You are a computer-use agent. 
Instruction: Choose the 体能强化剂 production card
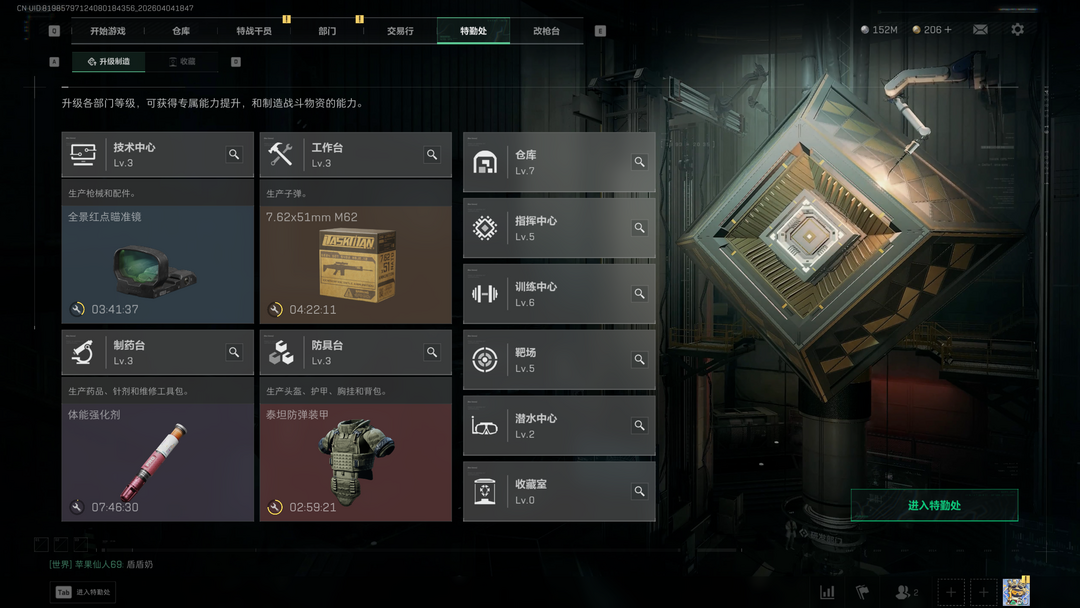pos(158,462)
